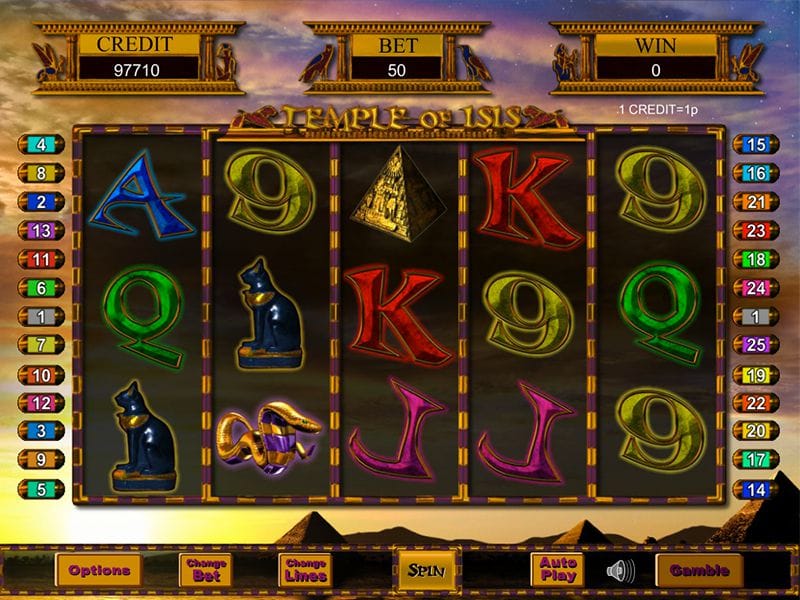
Task: Open the Options menu
Action: (x=99, y=571)
